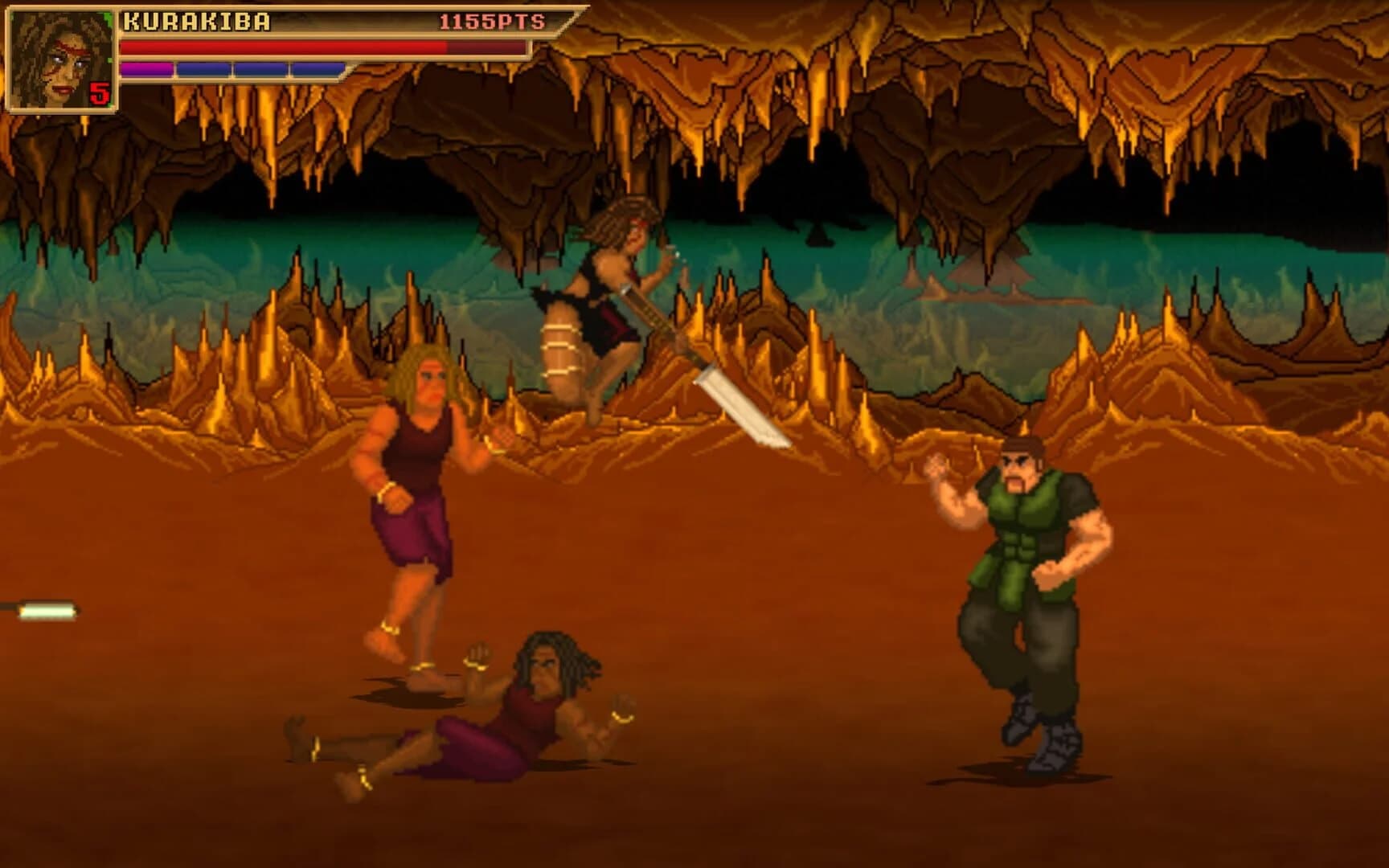Click the red lives counter showing 5
This screenshot has height=868, width=1389.
(98, 92)
